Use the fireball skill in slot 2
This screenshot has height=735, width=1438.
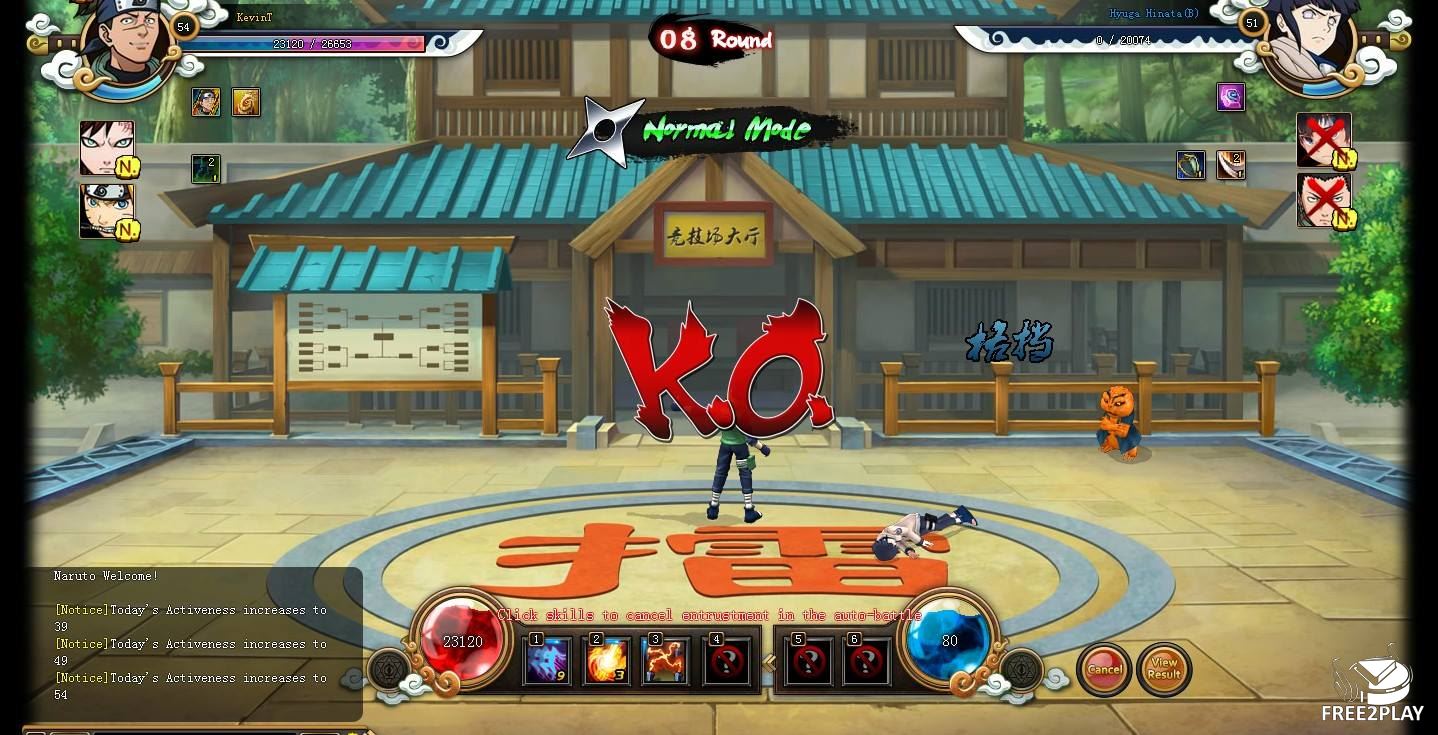(x=607, y=661)
